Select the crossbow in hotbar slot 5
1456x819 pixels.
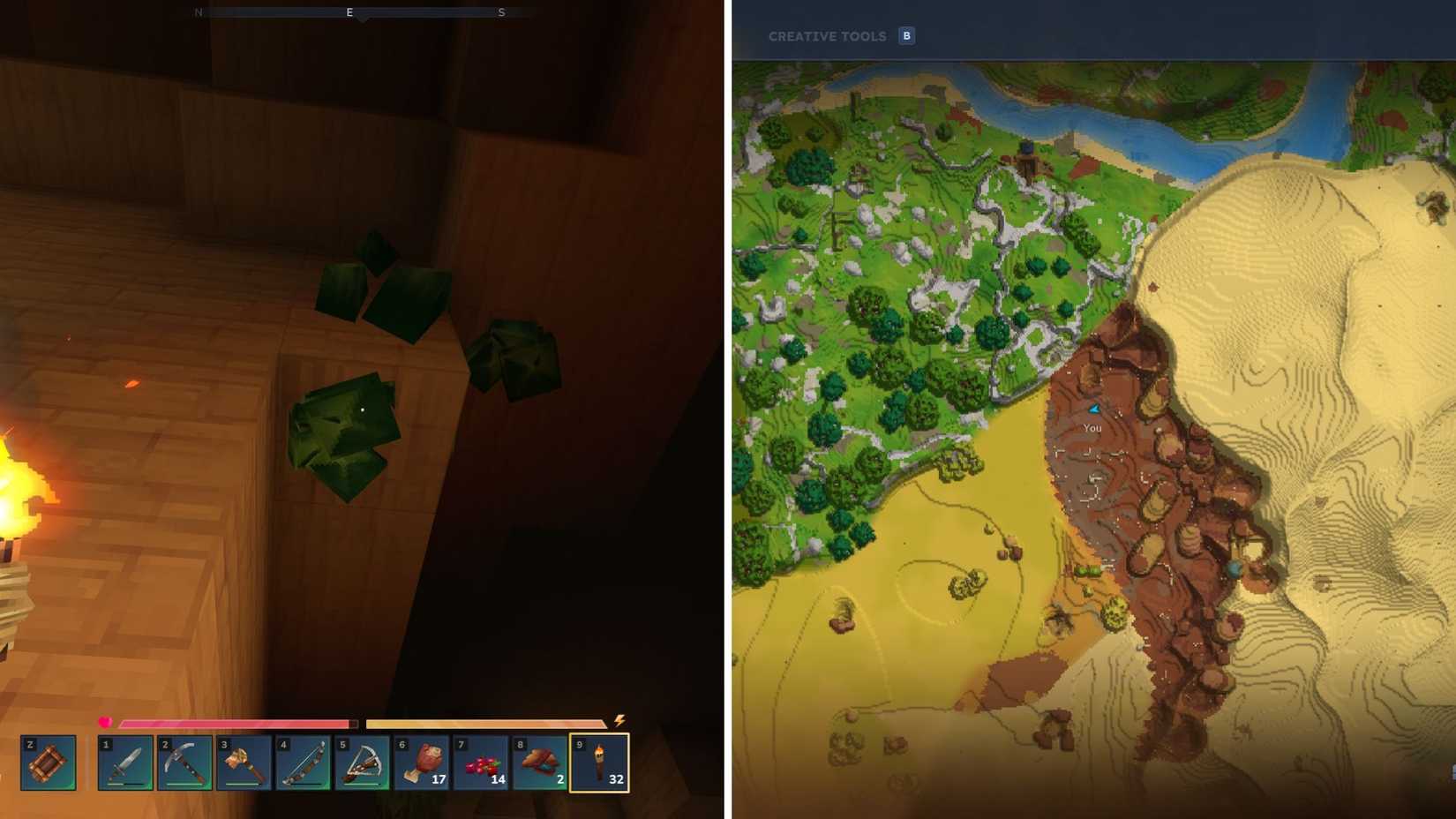(361, 764)
